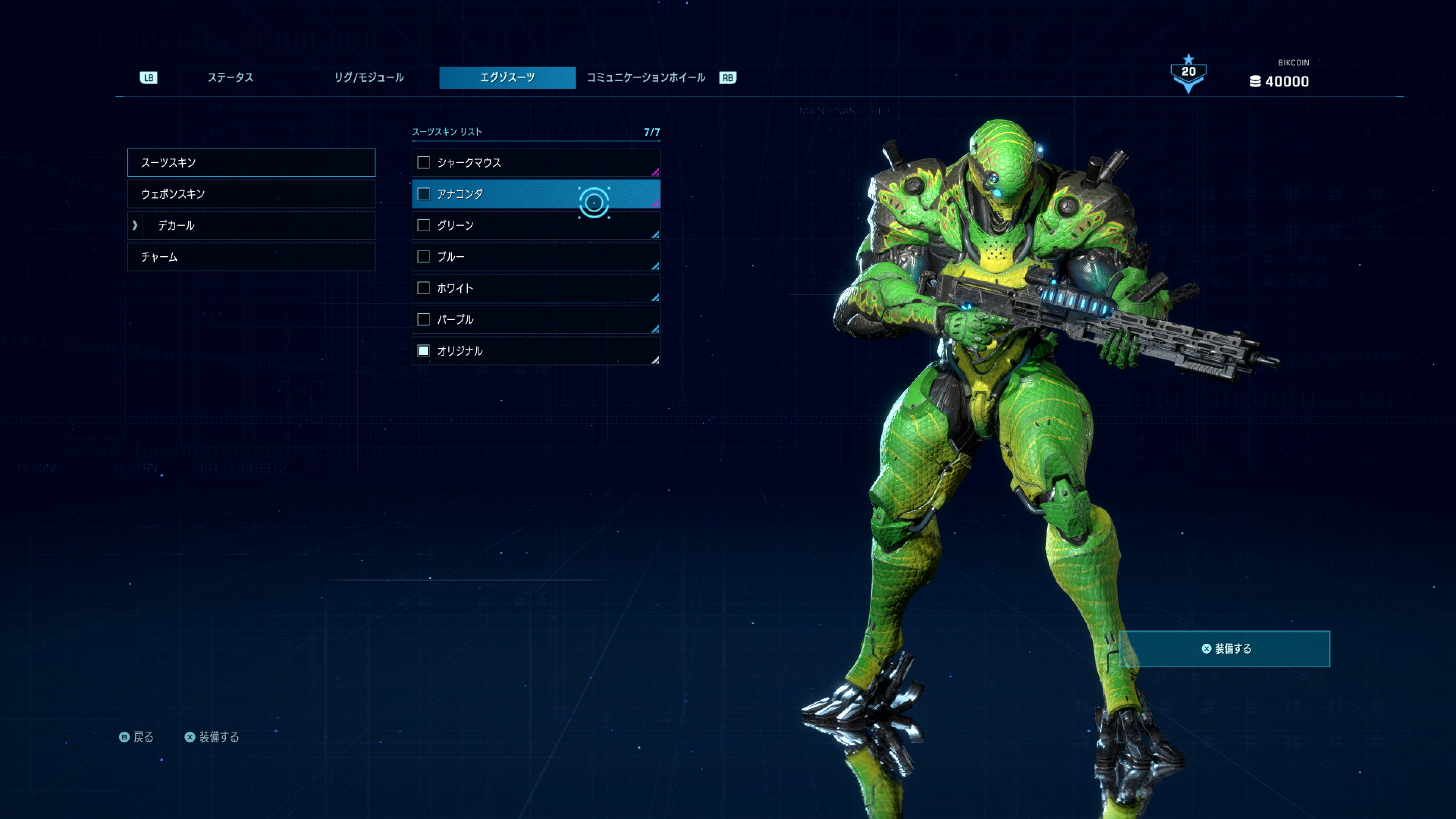
Task: Select the アナコンダ suit skin row
Action: pyautogui.click(x=535, y=194)
